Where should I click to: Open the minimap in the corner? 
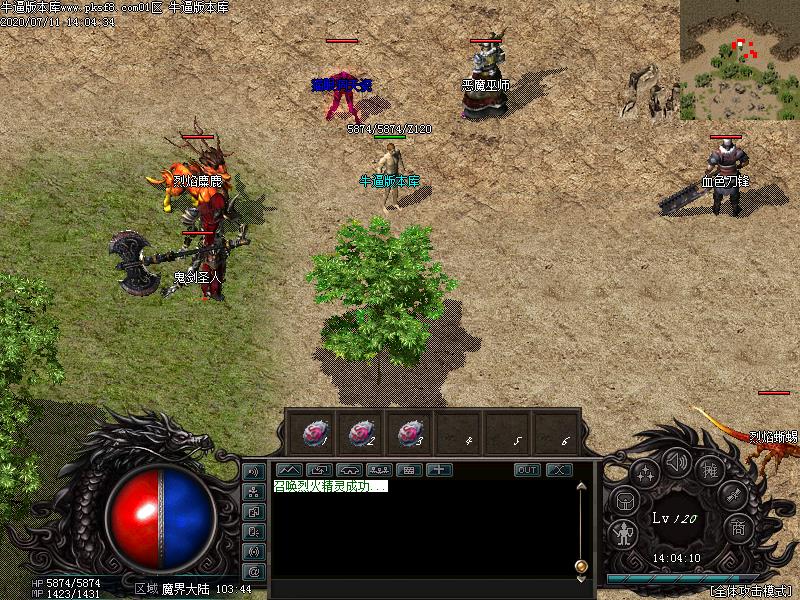click(740, 60)
